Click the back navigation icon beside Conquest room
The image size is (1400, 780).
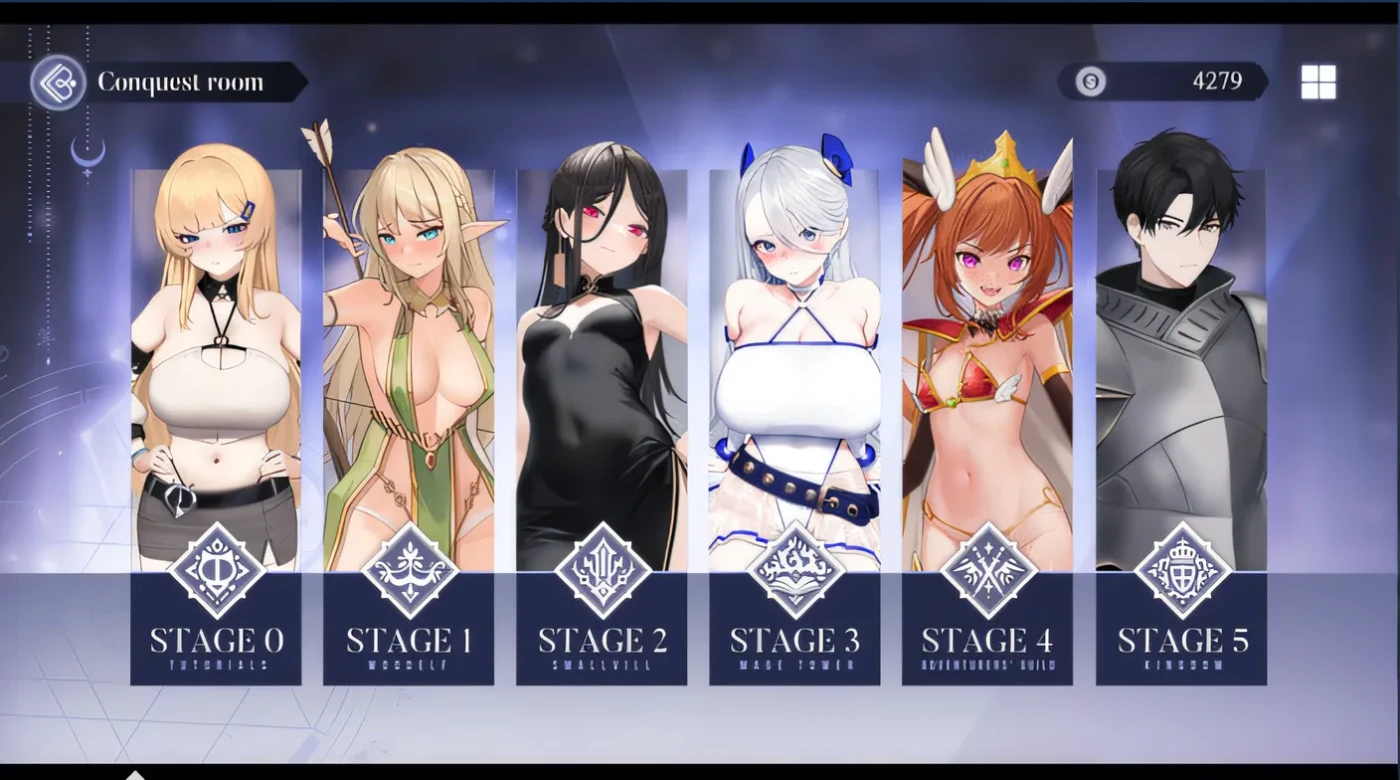click(60, 82)
